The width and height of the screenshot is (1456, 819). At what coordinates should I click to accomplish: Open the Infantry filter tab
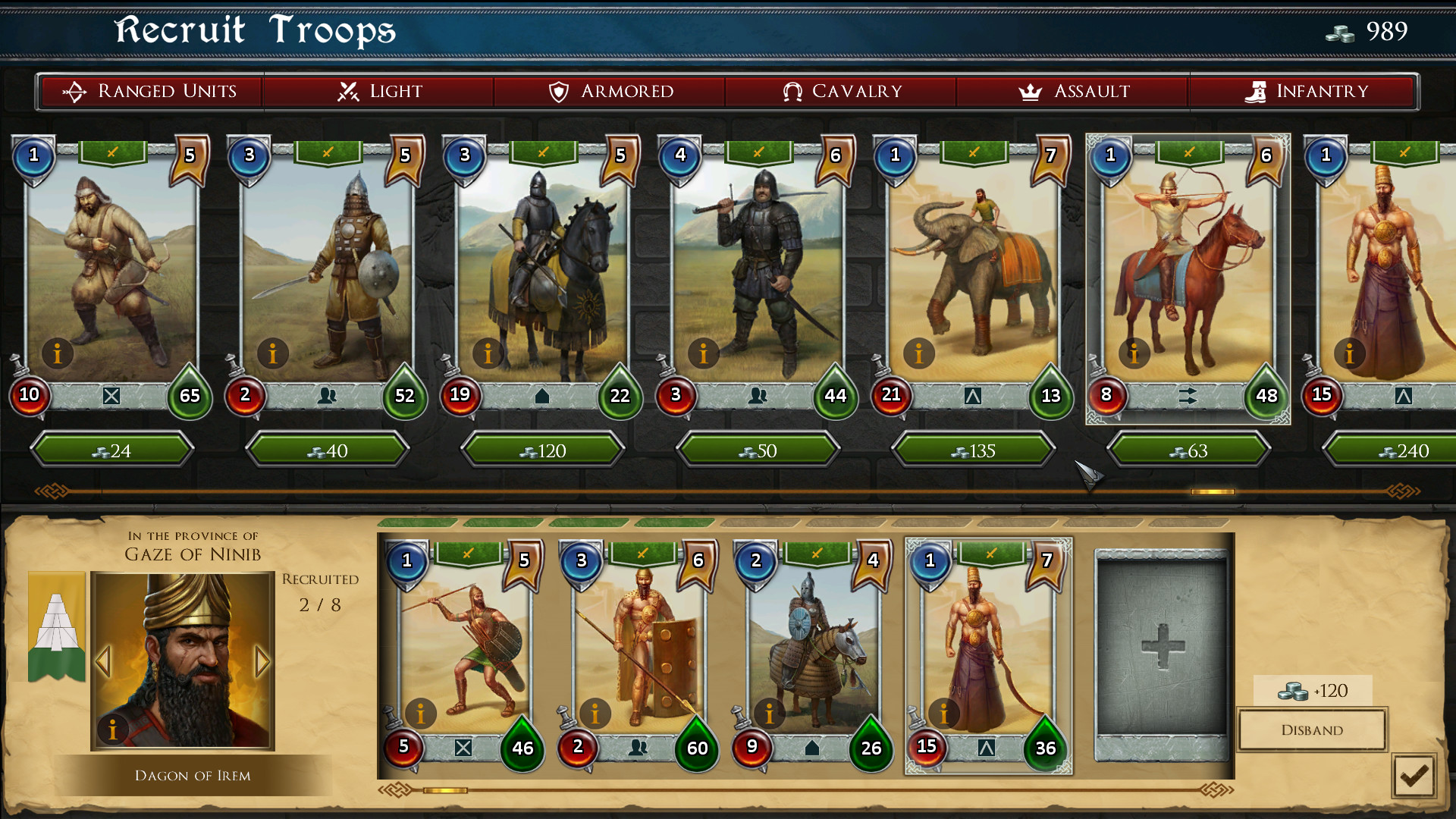point(1305,91)
